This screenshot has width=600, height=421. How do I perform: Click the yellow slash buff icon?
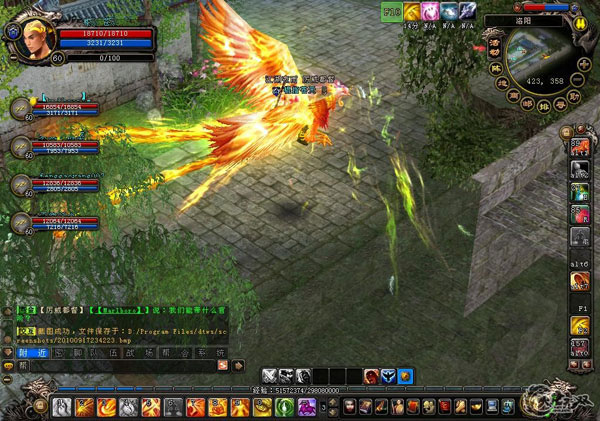[x=411, y=11]
